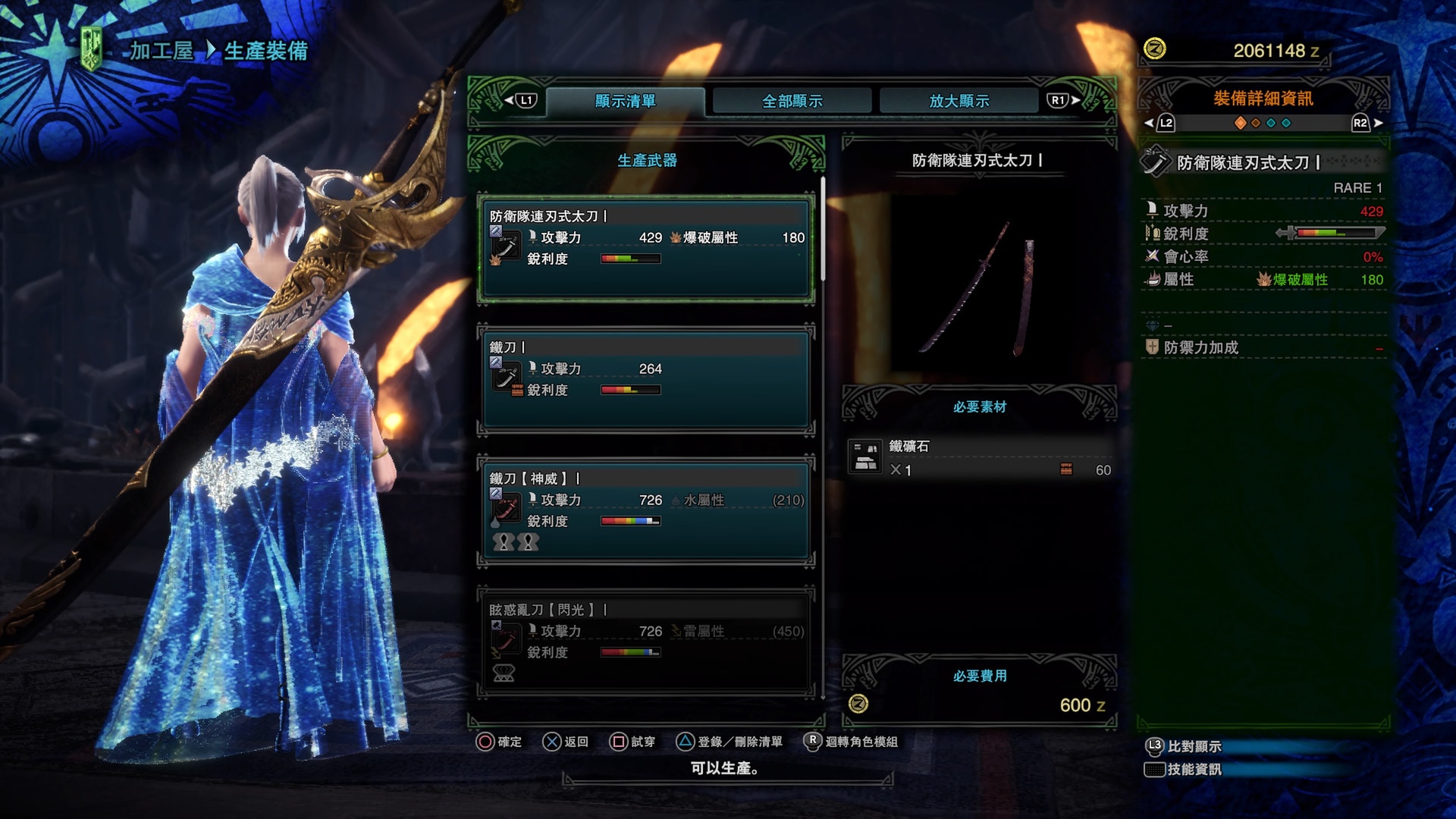The image size is (1456, 819).
Task: Select the 眩惑亂刀【閃光】I weapon entry
Action: tap(646, 642)
